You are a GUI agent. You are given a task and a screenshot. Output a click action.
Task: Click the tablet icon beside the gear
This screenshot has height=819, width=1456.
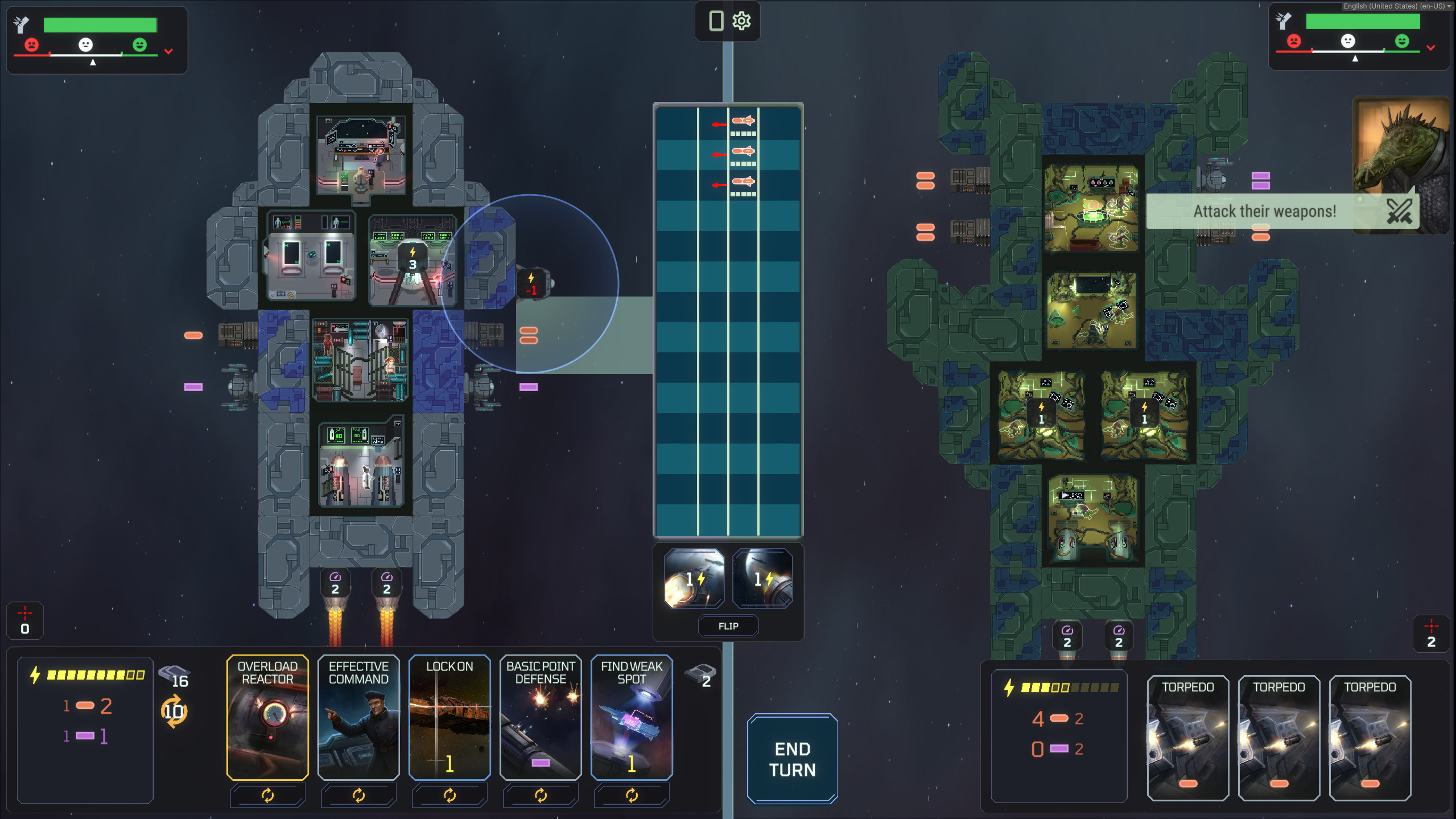(716, 21)
